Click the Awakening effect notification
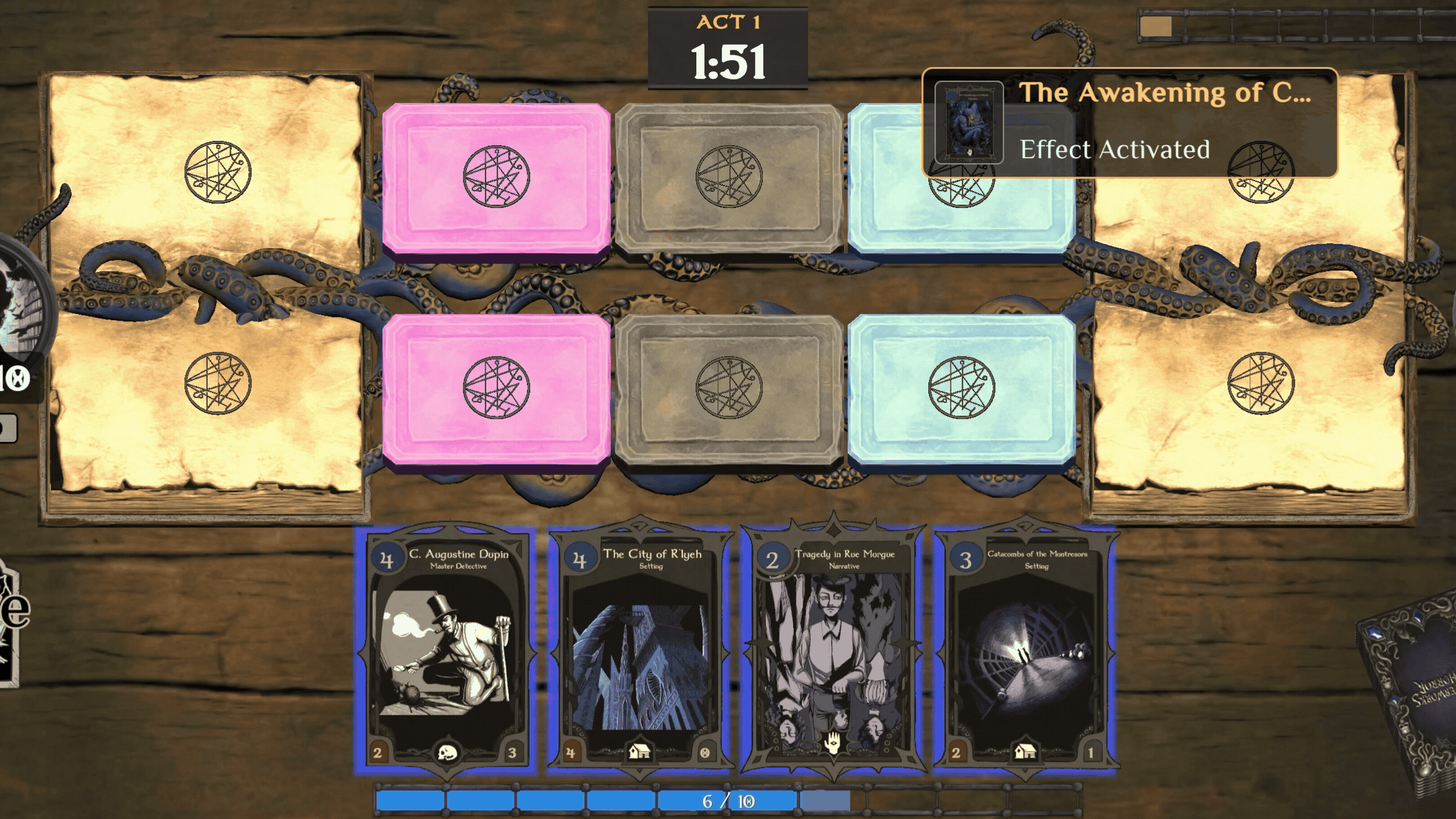Image resolution: width=1456 pixels, height=819 pixels. (1129, 122)
